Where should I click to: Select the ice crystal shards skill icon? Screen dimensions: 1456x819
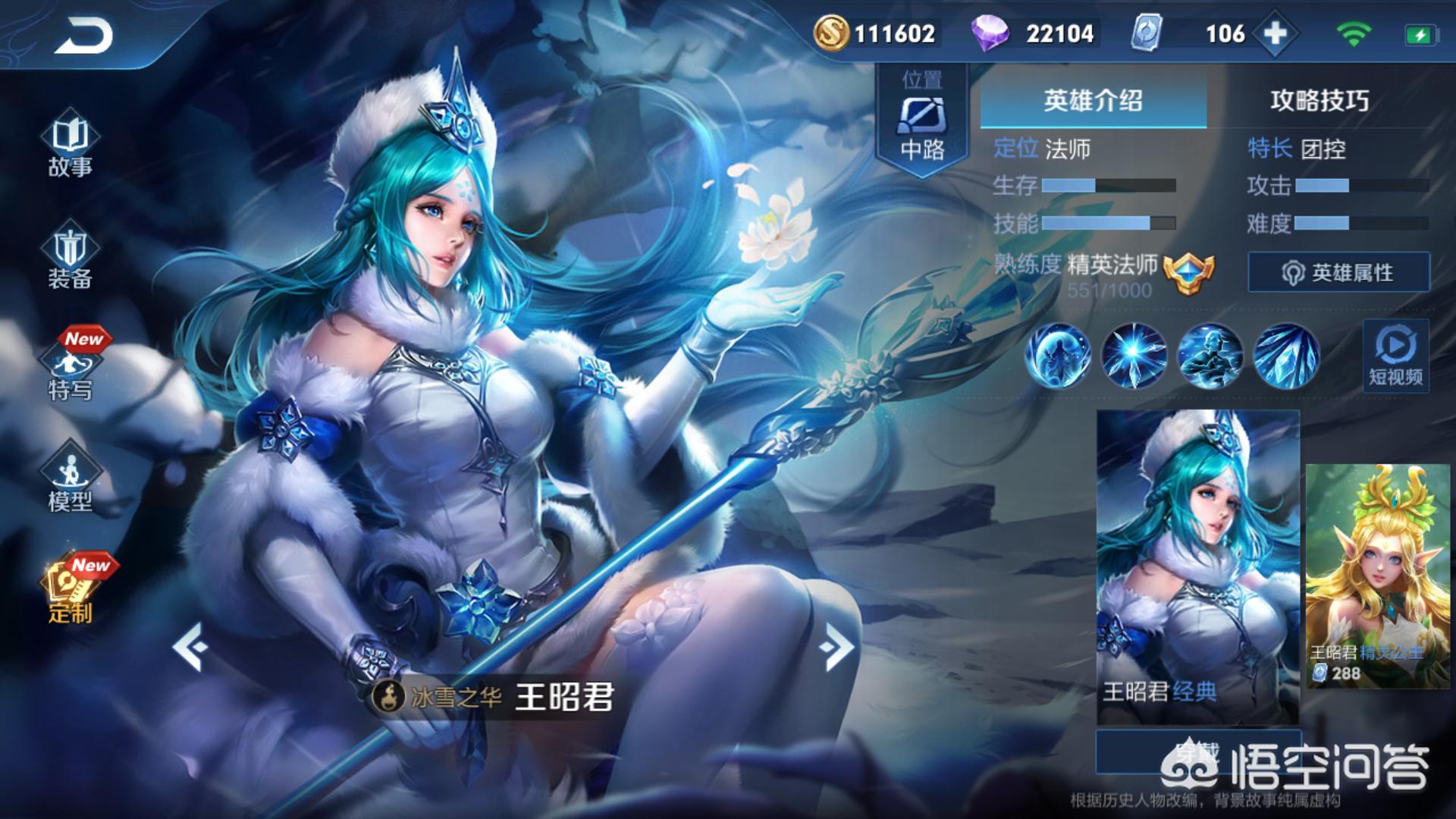[x=1286, y=356]
